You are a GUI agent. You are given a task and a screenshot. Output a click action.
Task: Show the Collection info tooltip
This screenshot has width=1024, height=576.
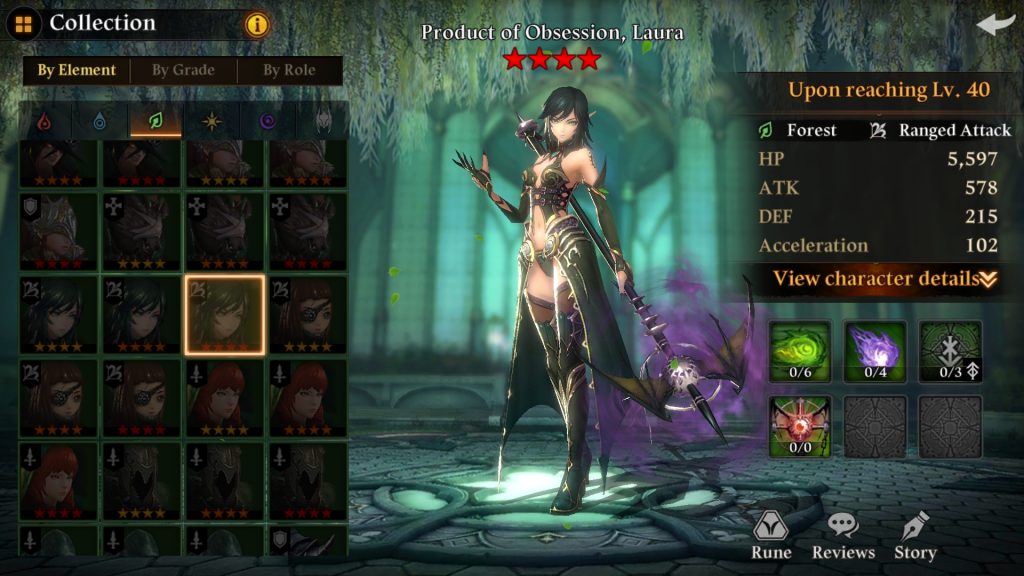tap(257, 24)
